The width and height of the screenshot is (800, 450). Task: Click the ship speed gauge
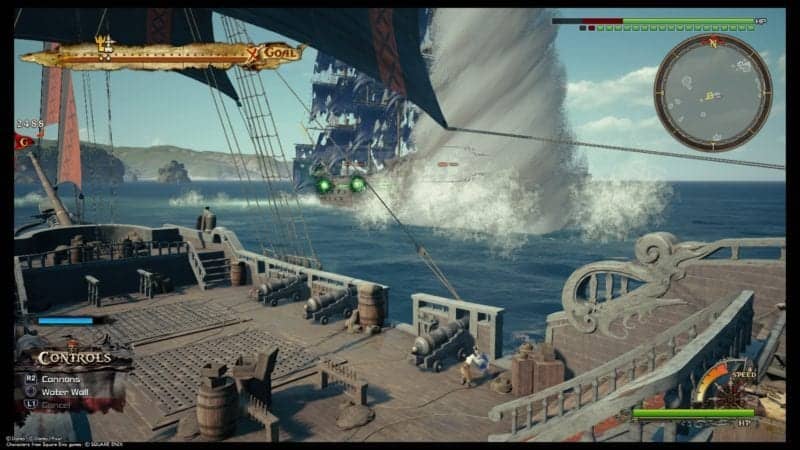pos(717,383)
